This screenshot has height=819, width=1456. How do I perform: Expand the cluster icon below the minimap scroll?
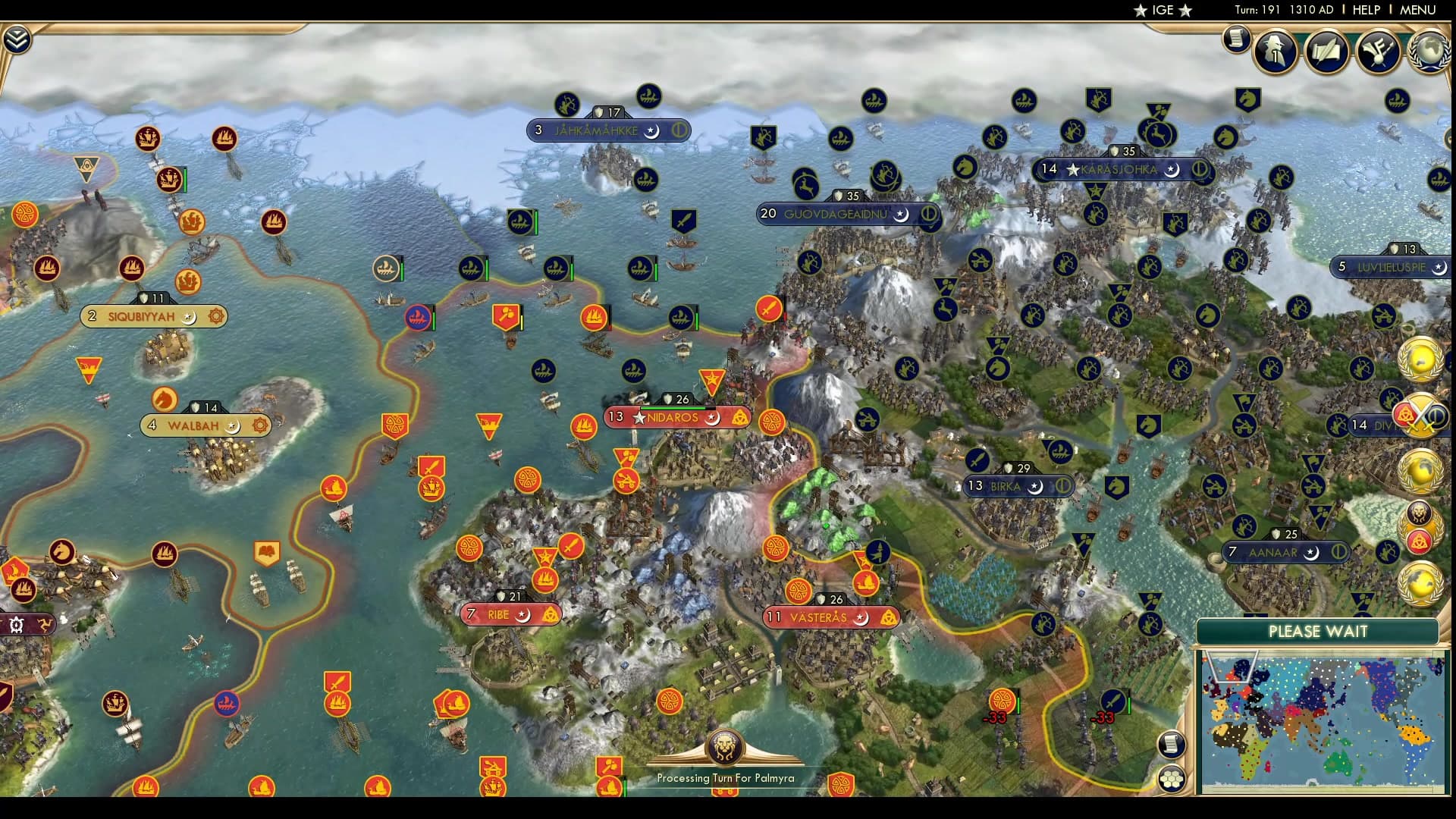coord(1173,777)
